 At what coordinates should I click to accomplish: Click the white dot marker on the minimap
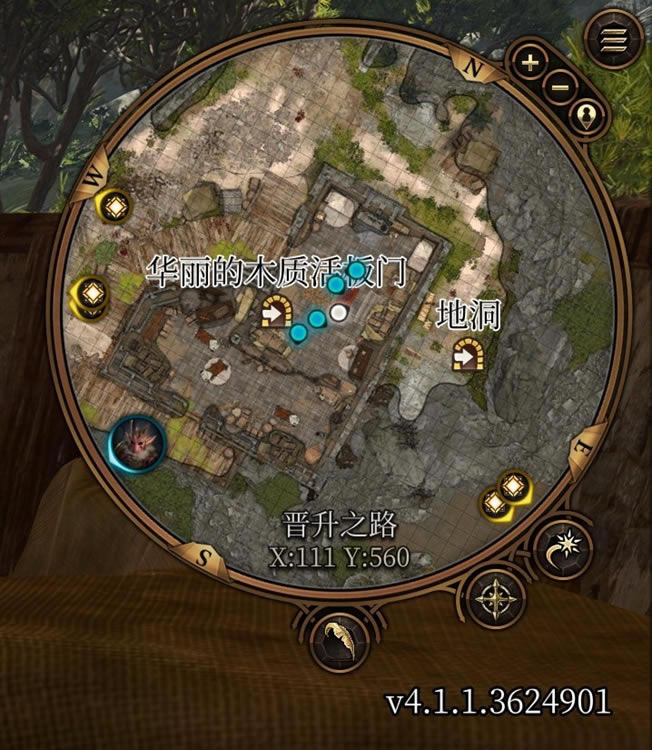340,313
